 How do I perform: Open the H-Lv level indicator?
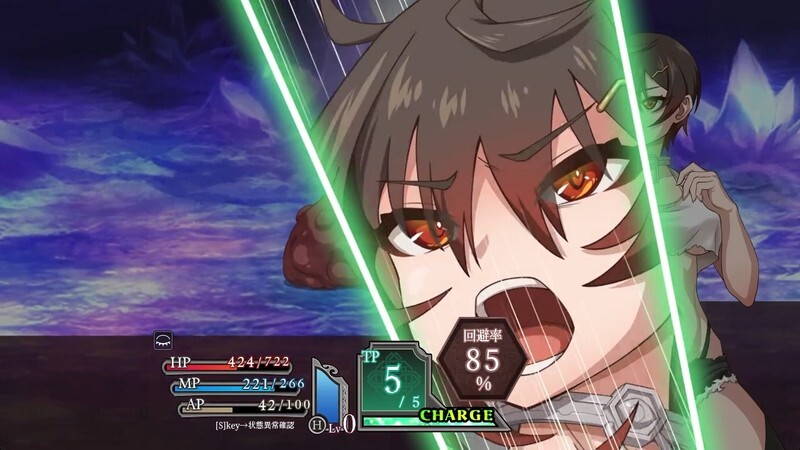(x=334, y=424)
